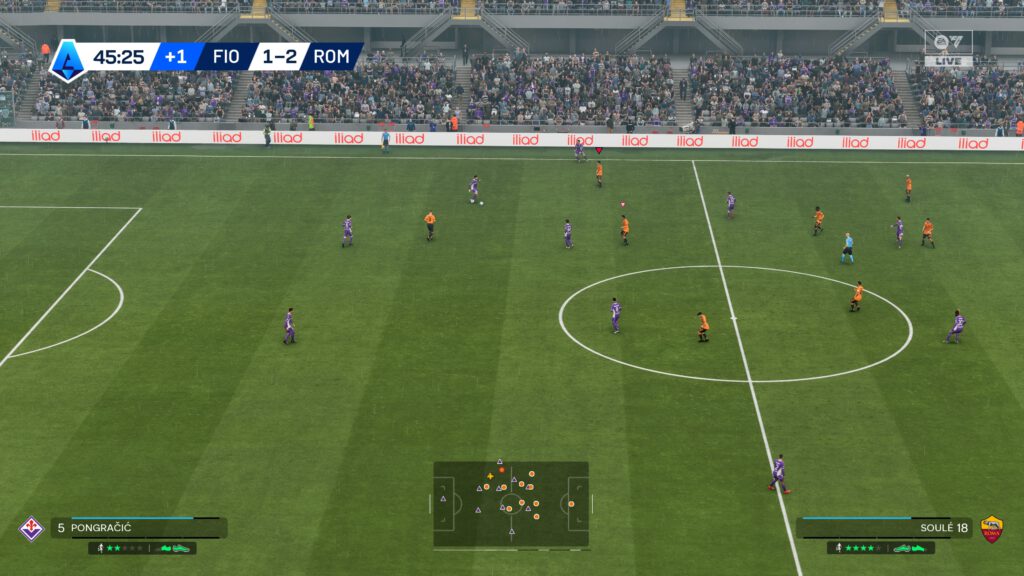This screenshot has width=1024, height=576.
Task: Click the Soulé player name panel
Action: (x=884, y=527)
